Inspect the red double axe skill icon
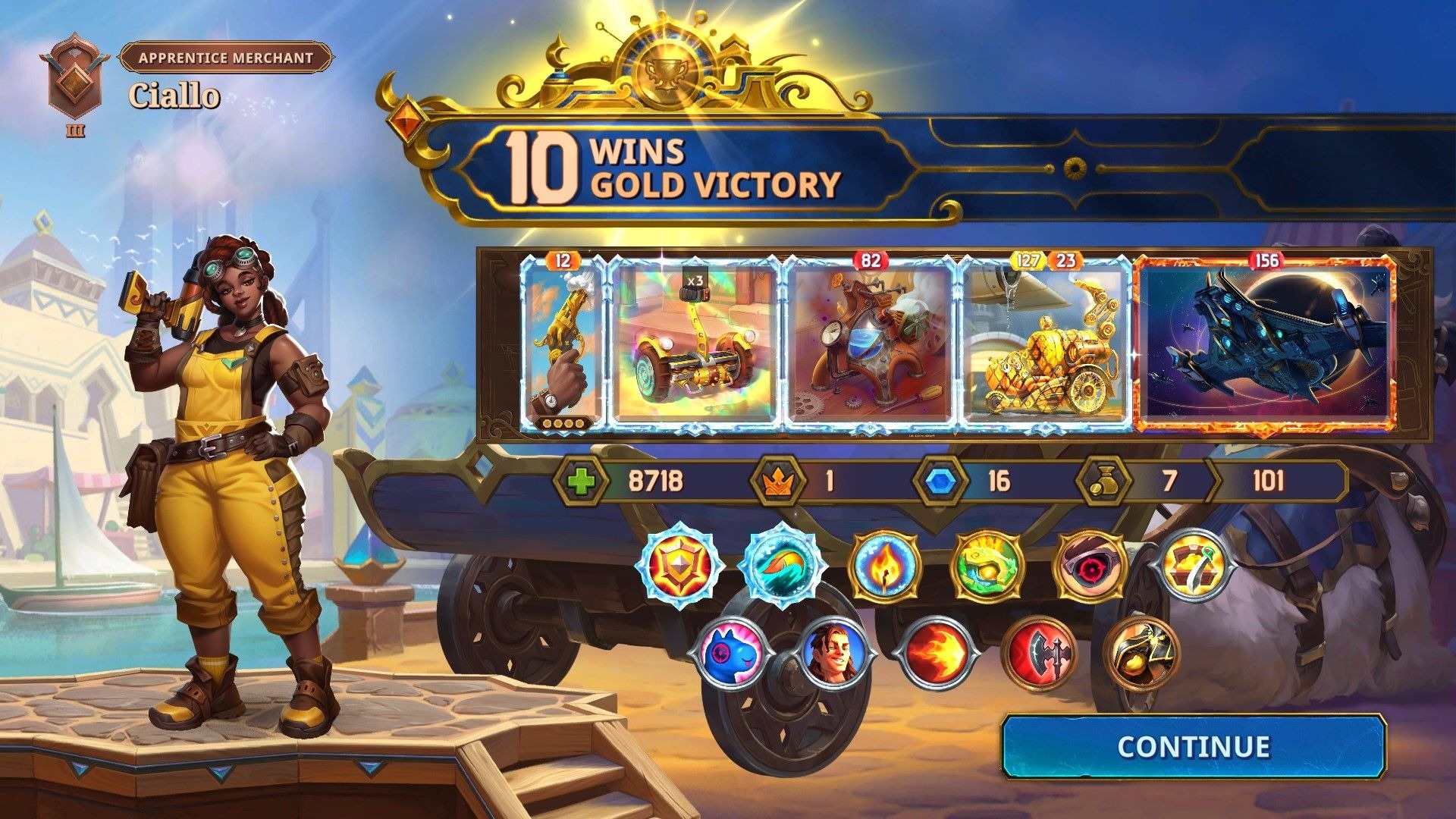1456x819 pixels. (1040, 652)
